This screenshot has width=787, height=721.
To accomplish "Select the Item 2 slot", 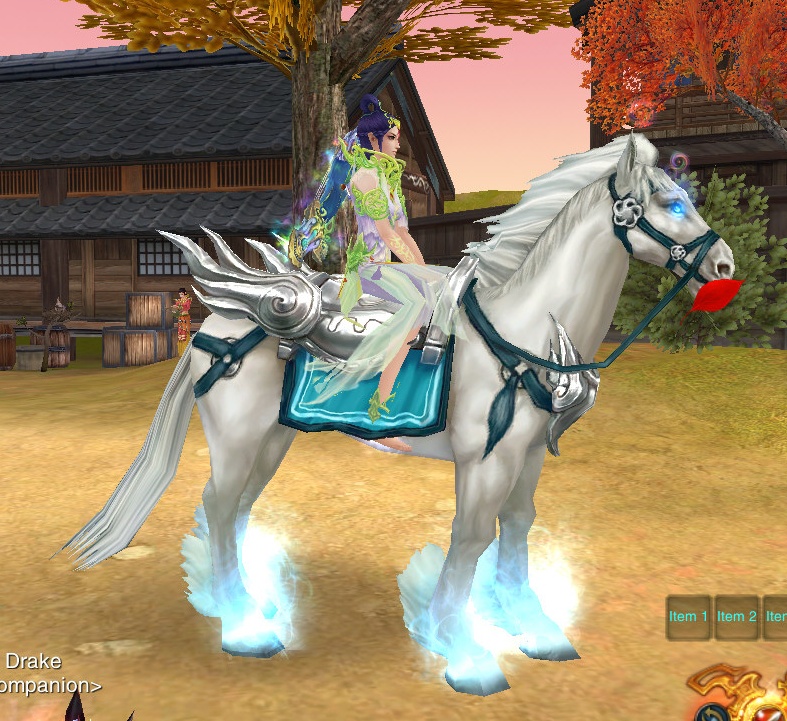I will click(737, 617).
